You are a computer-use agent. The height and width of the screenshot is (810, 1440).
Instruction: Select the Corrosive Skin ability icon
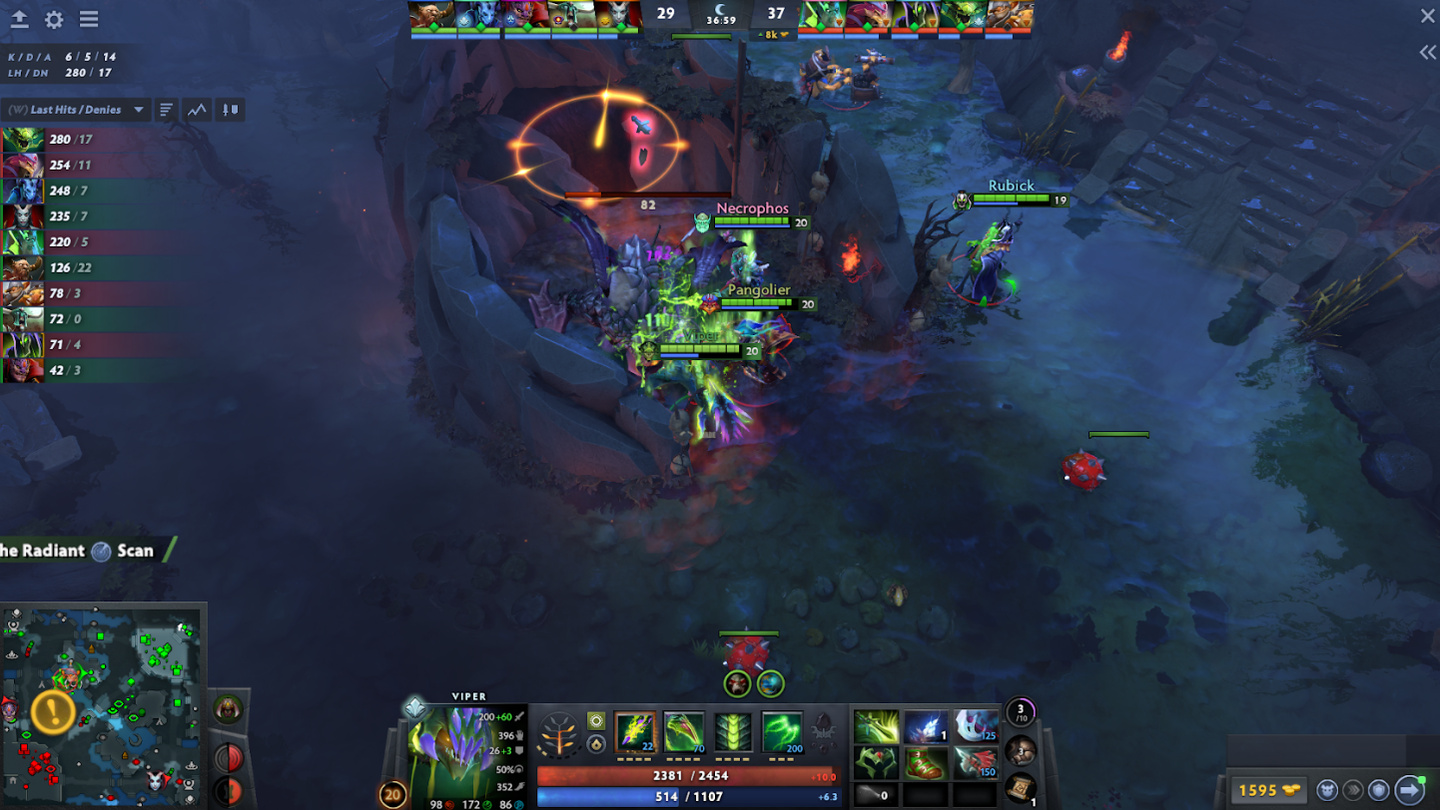coord(733,732)
